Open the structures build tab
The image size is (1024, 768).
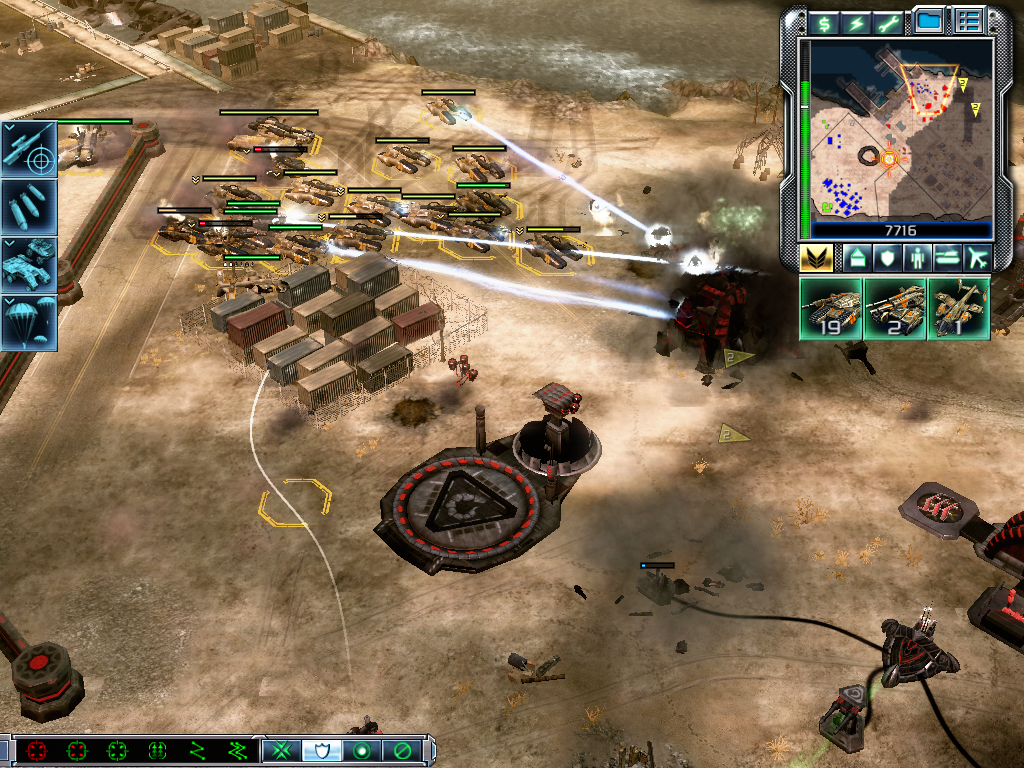click(x=857, y=258)
